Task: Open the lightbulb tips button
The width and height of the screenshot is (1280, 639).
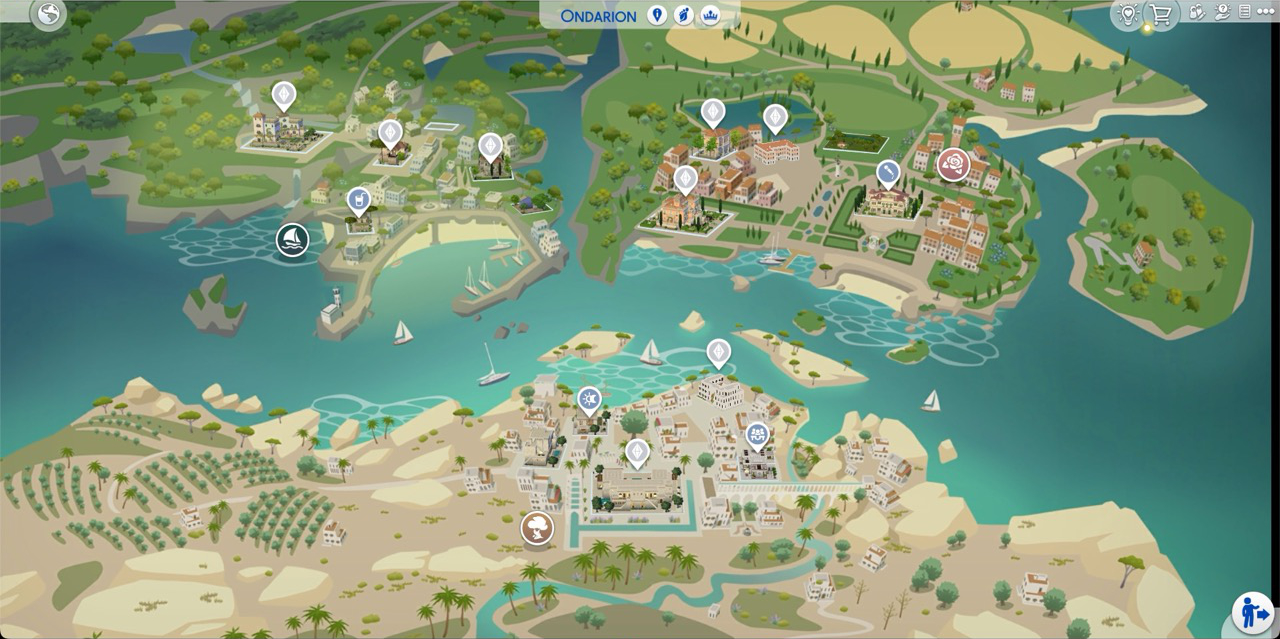Action: pos(1129,14)
